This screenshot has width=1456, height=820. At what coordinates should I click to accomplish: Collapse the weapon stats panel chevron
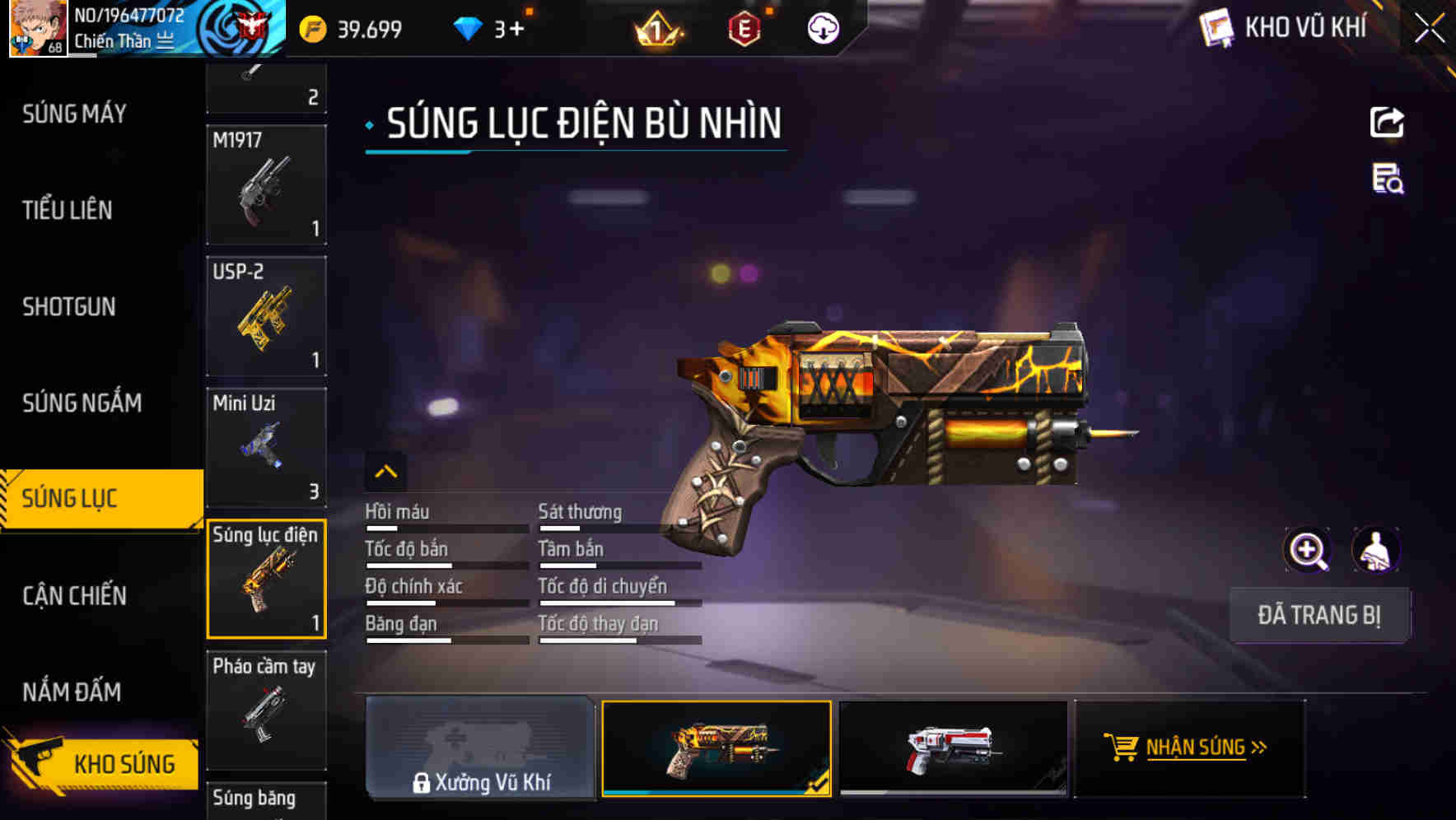[x=385, y=471]
